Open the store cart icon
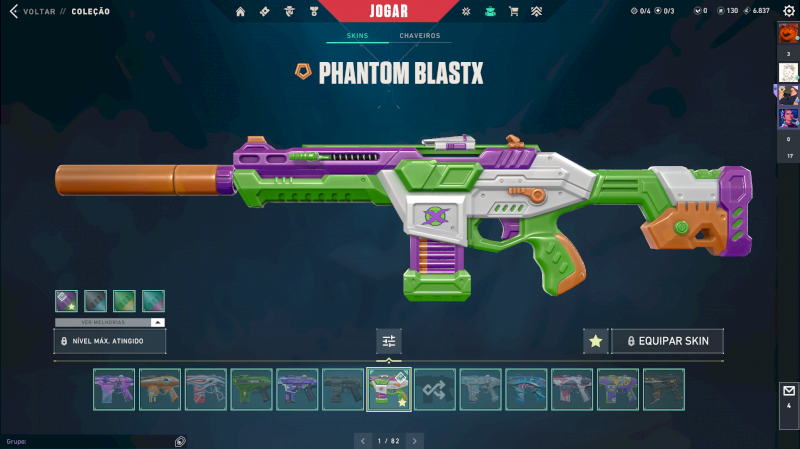Screen dimensions: 800x449 click(514, 12)
